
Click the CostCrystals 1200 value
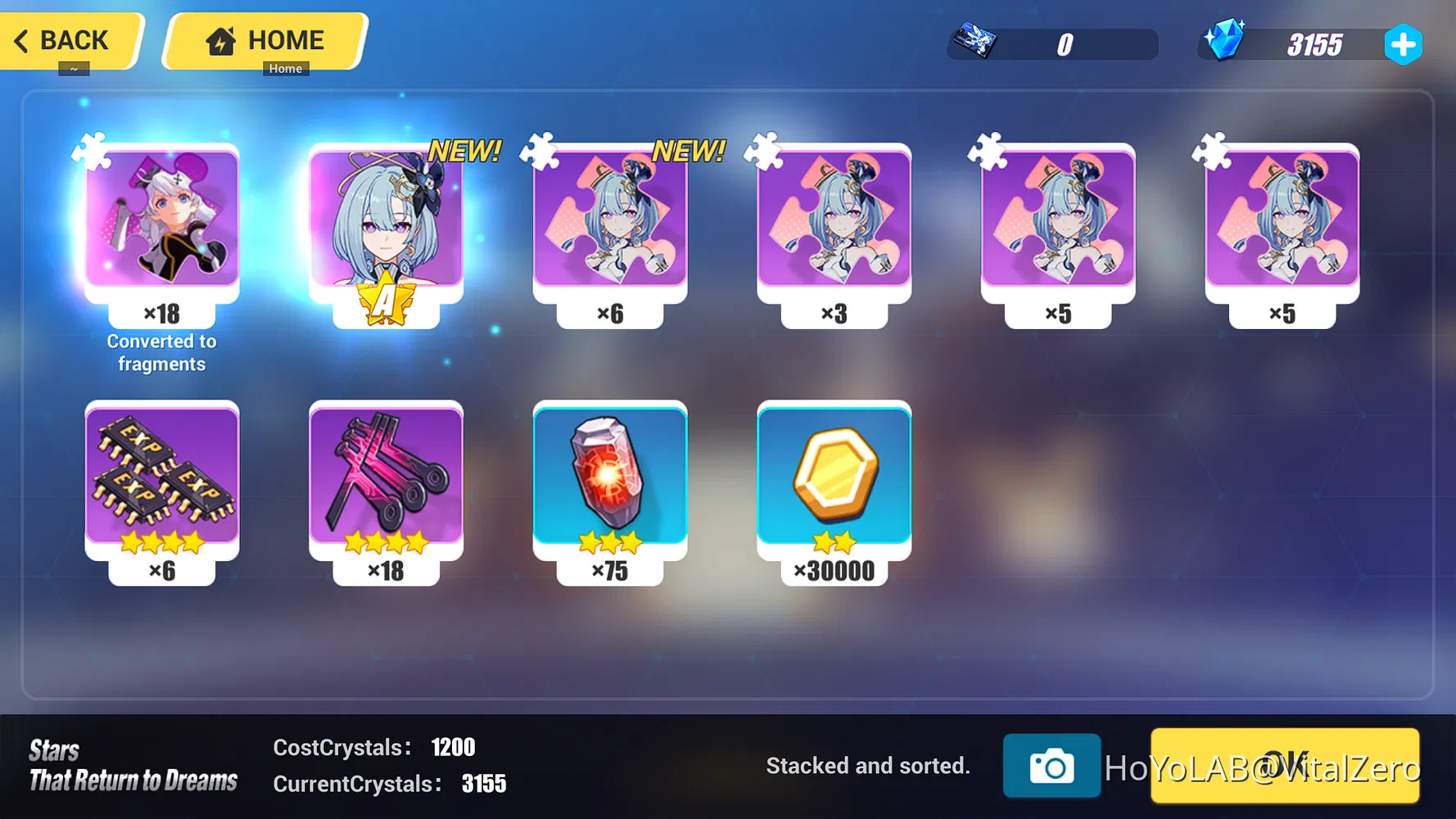pos(453,746)
